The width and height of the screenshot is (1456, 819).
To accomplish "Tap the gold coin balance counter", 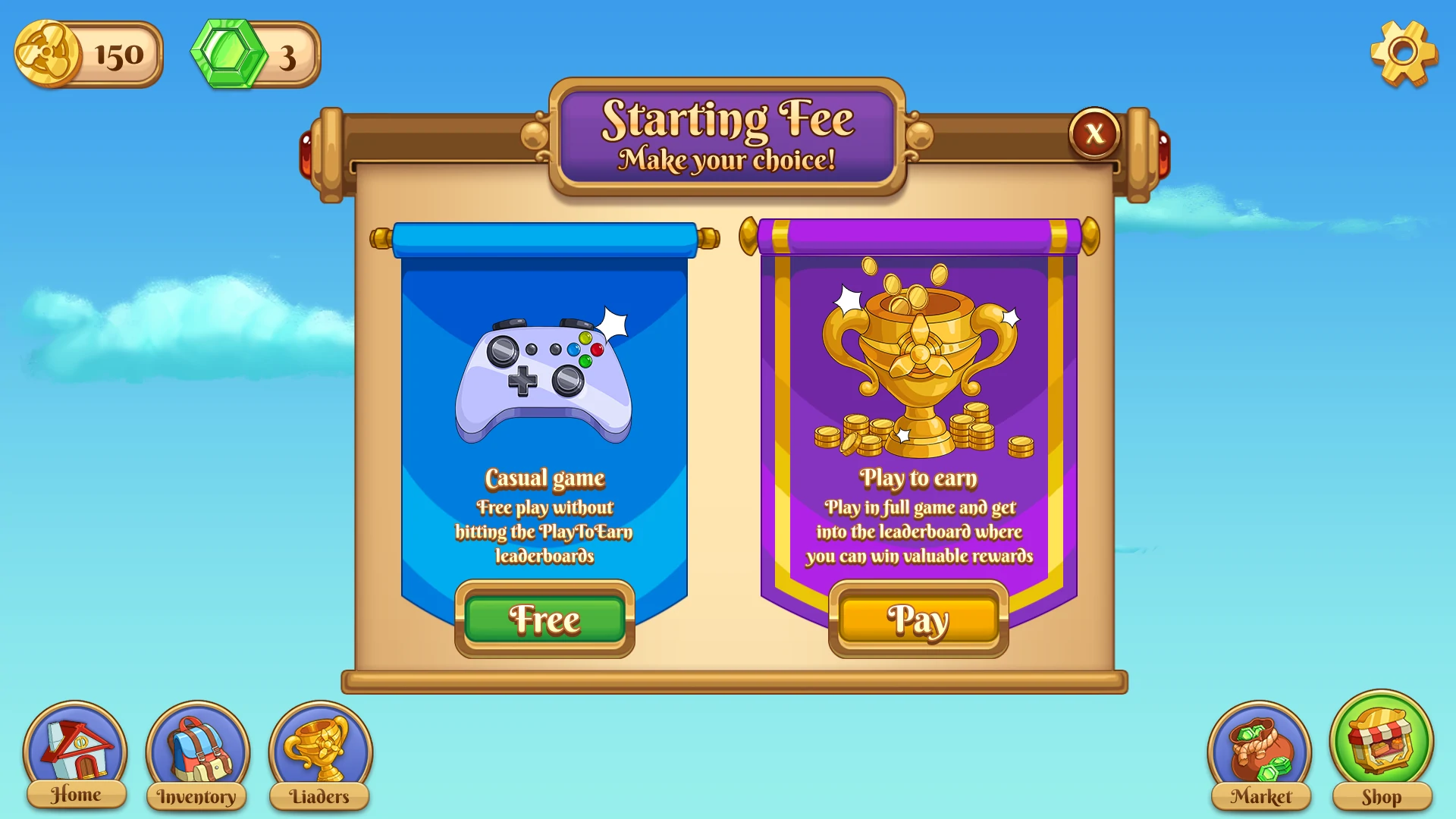I will coord(89,55).
